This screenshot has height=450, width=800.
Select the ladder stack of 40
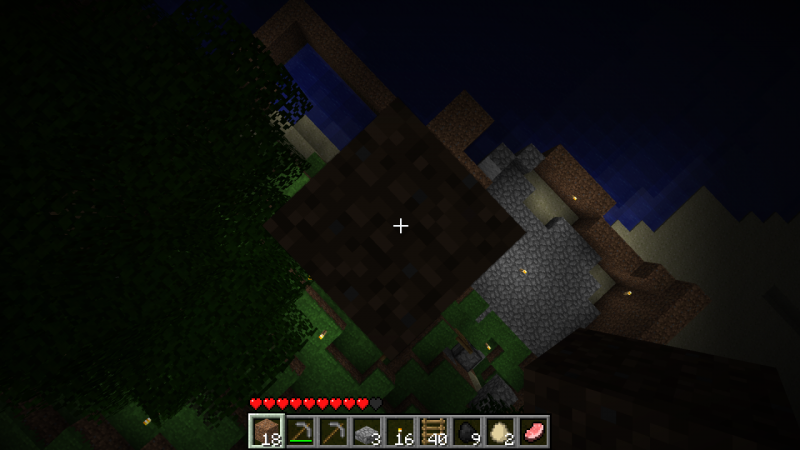point(434,431)
